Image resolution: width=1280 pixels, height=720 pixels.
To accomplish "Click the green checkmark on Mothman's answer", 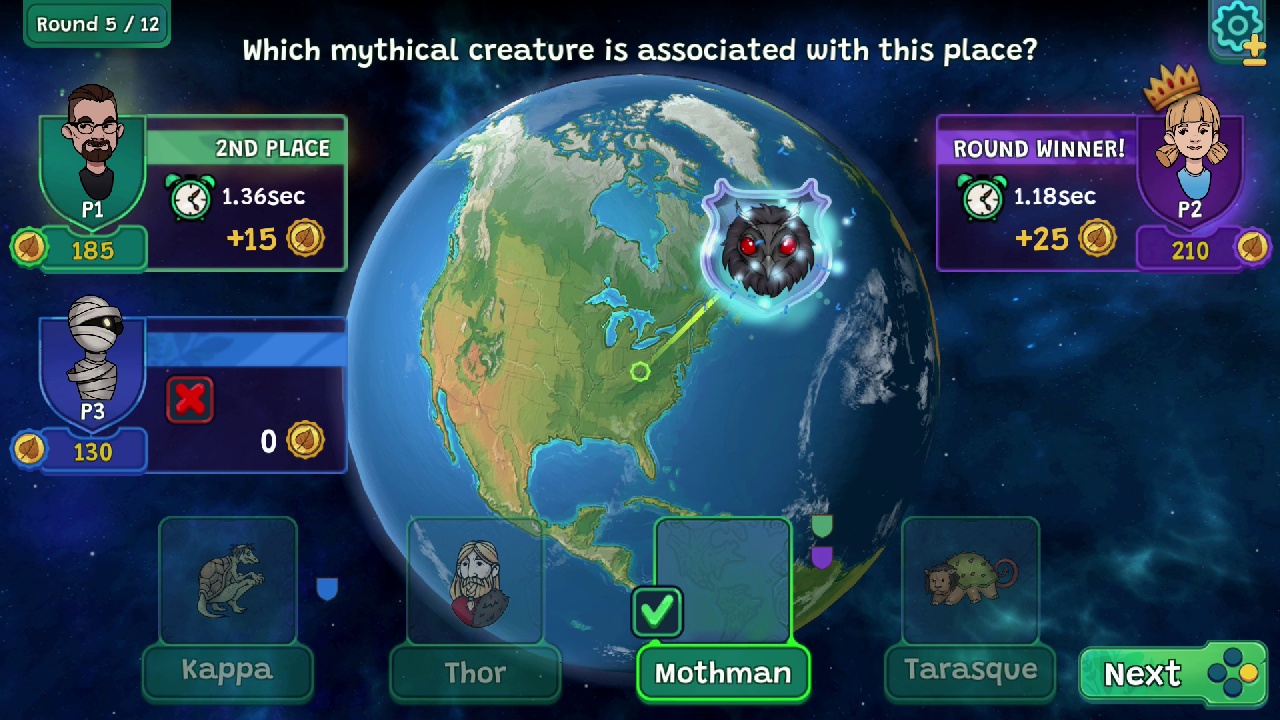I will click(657, 610).
